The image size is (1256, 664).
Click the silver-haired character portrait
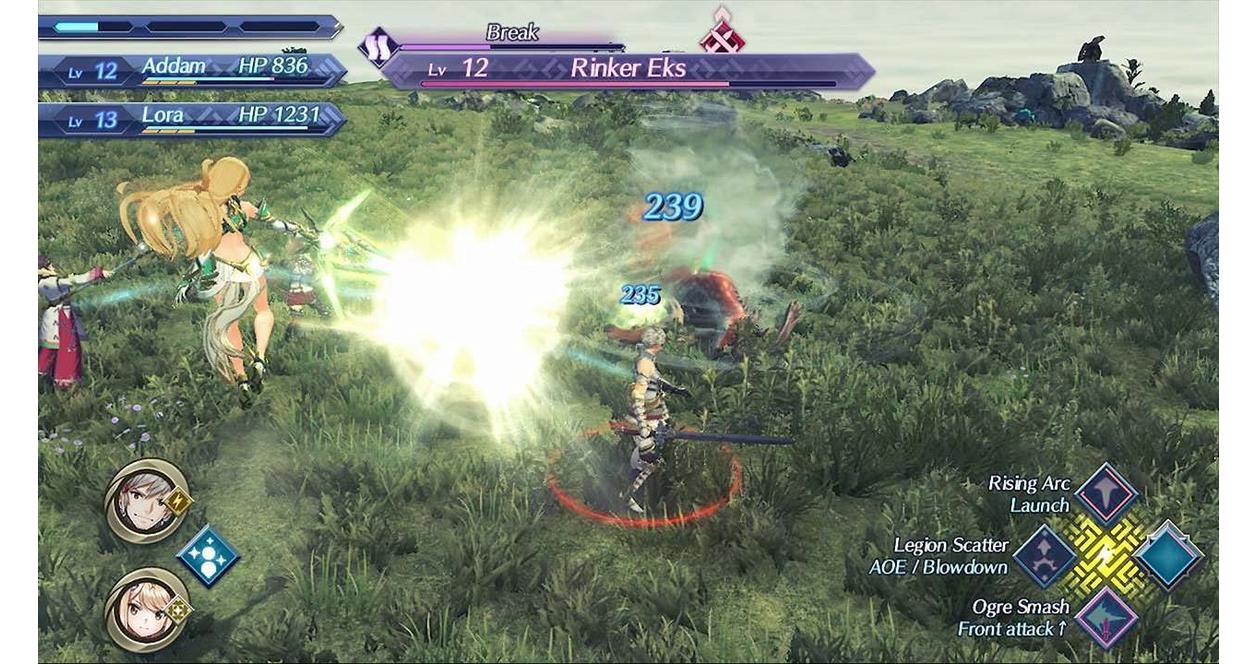(146, 501)
